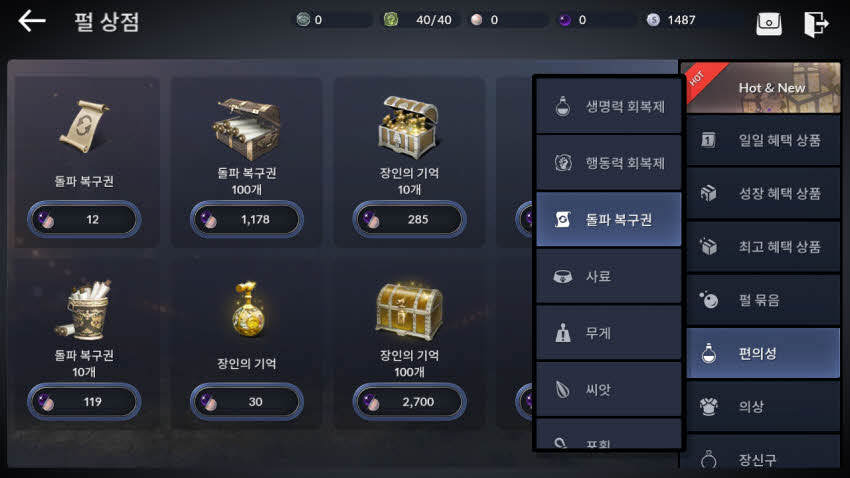The image size is (850, 478).
Task: Open the 무게 subcategory
Action: [x=608, y=332]
